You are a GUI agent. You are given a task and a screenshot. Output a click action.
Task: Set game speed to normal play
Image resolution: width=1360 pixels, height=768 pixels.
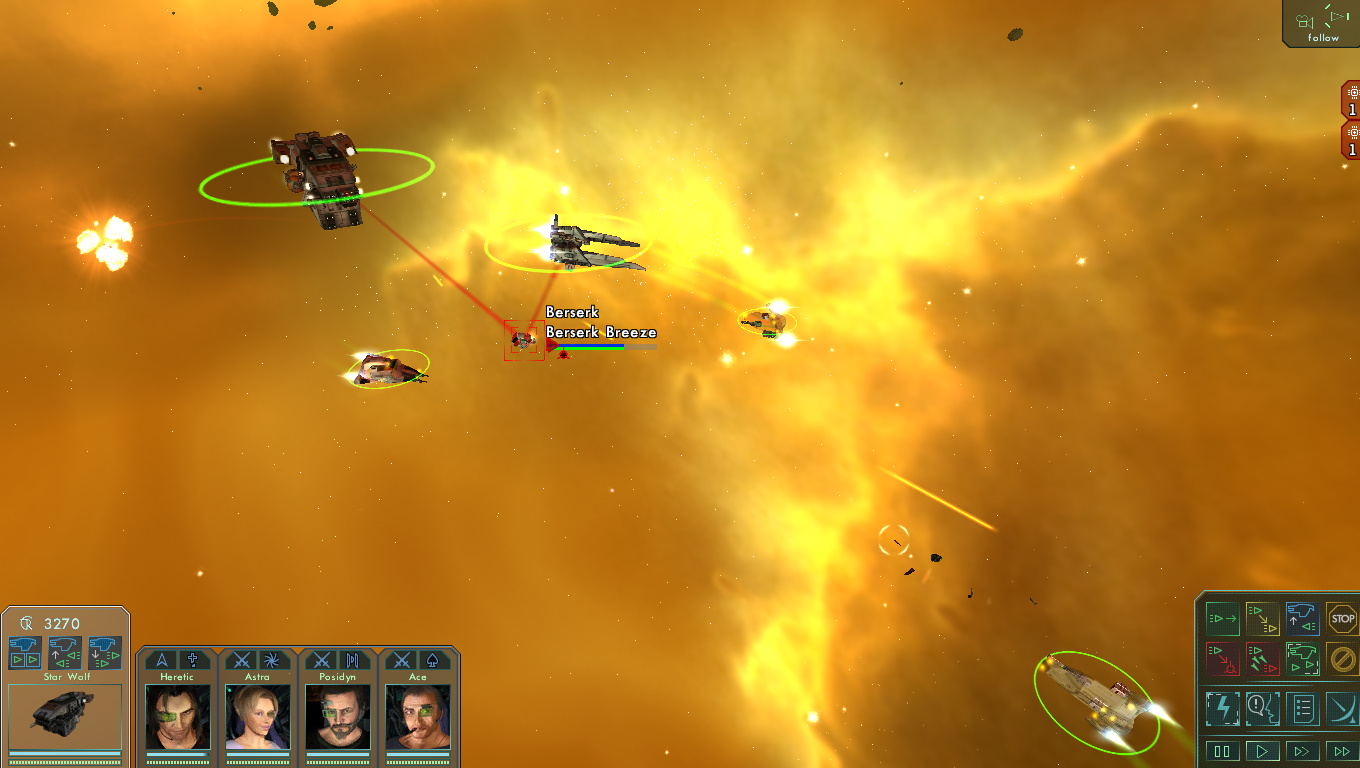(x=1262, y=750)
